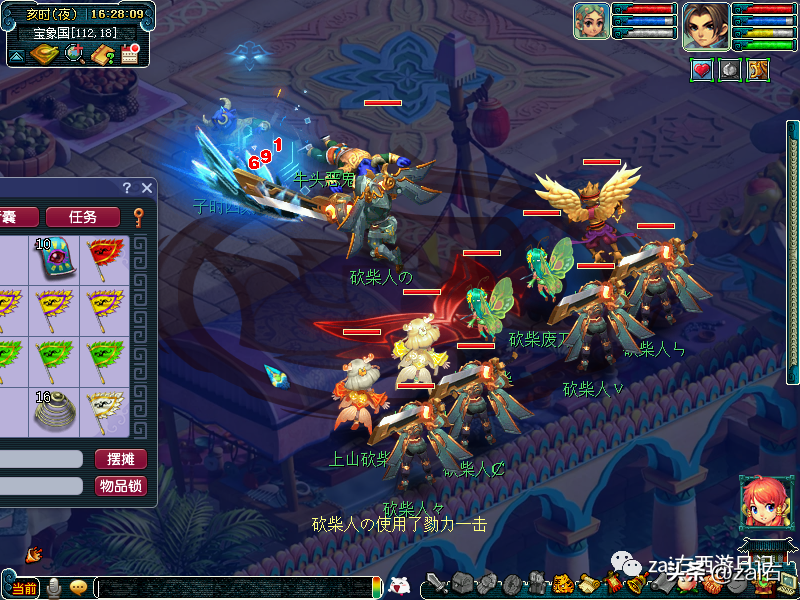Collapse the top-left panel with arrow button
The image size is (800, 600).
tap(17, 54)
